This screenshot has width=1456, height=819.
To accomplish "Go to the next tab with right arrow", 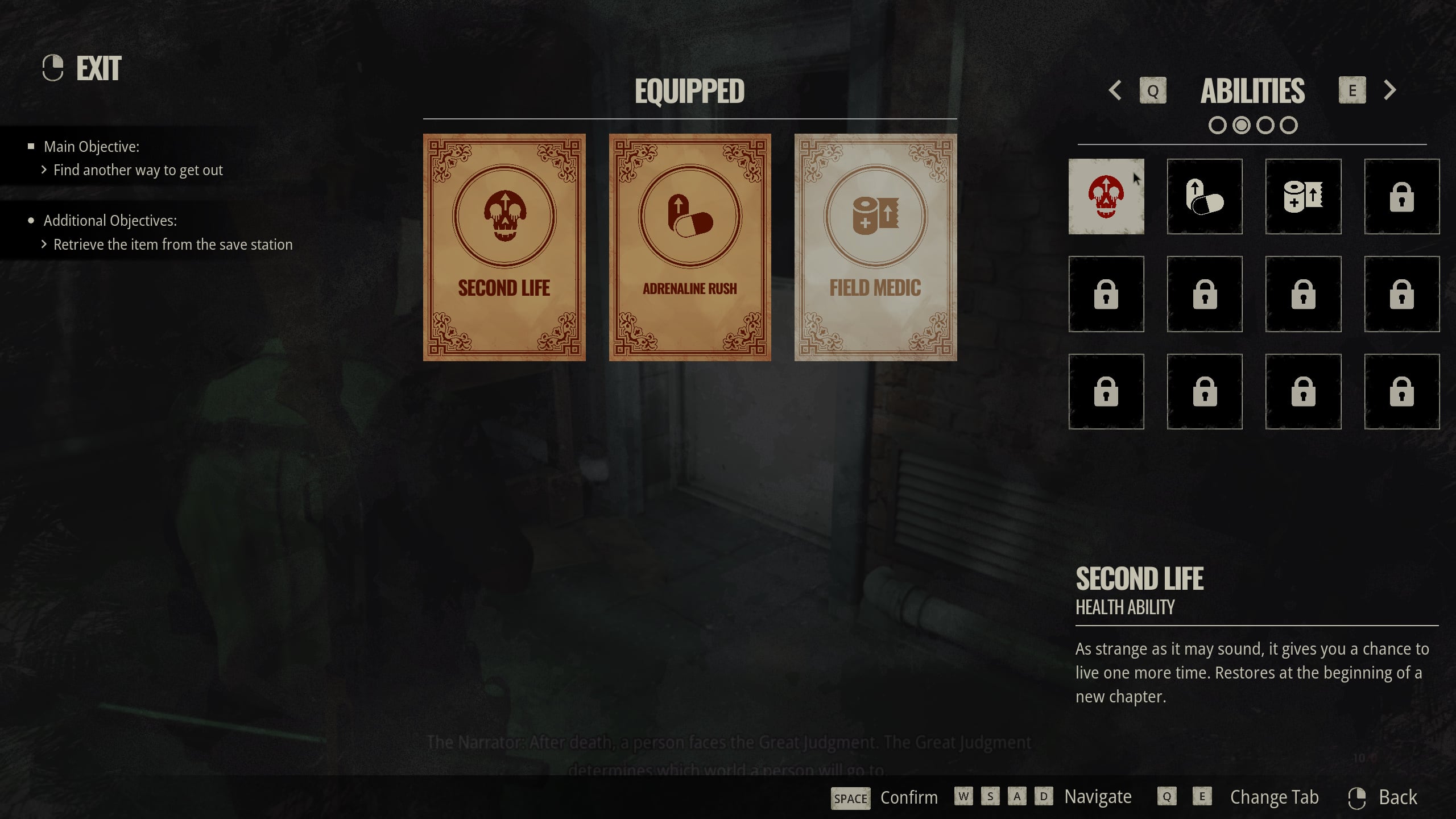I will (x=1390, y=90).
